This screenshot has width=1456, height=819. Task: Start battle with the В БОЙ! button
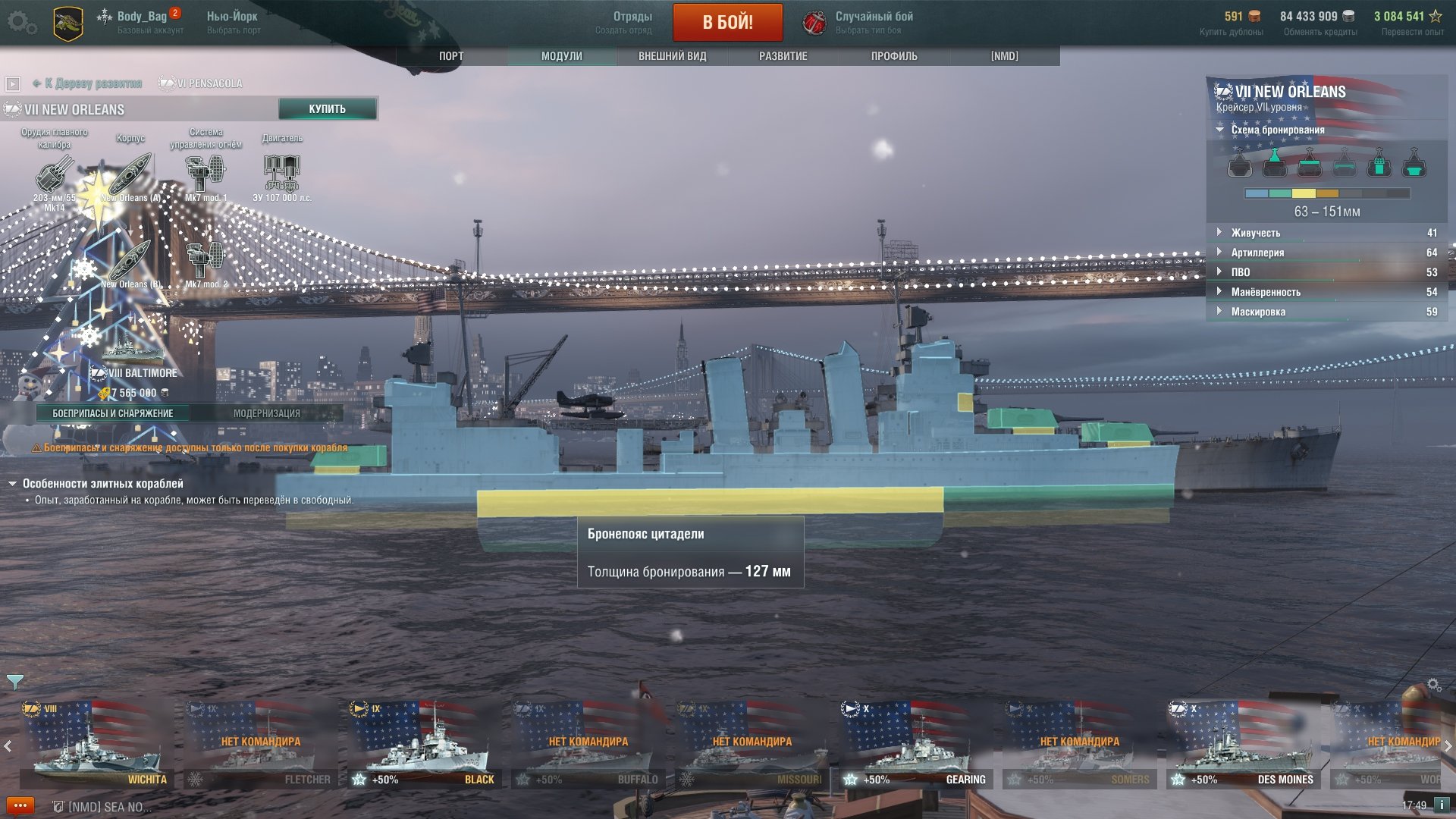coord(727,22)
